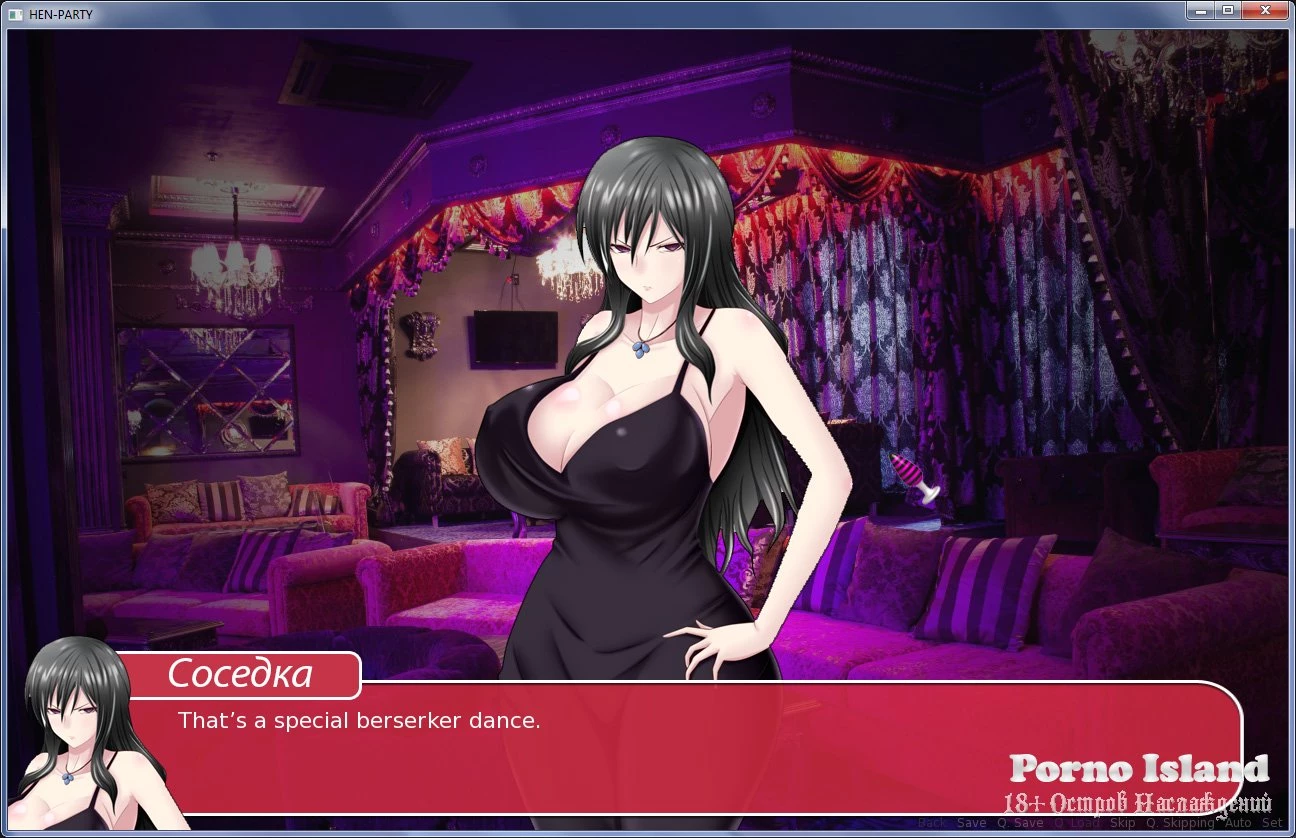Close the HEN-PARTY window
The image size is (1296, 838).
click(1267, 10)
